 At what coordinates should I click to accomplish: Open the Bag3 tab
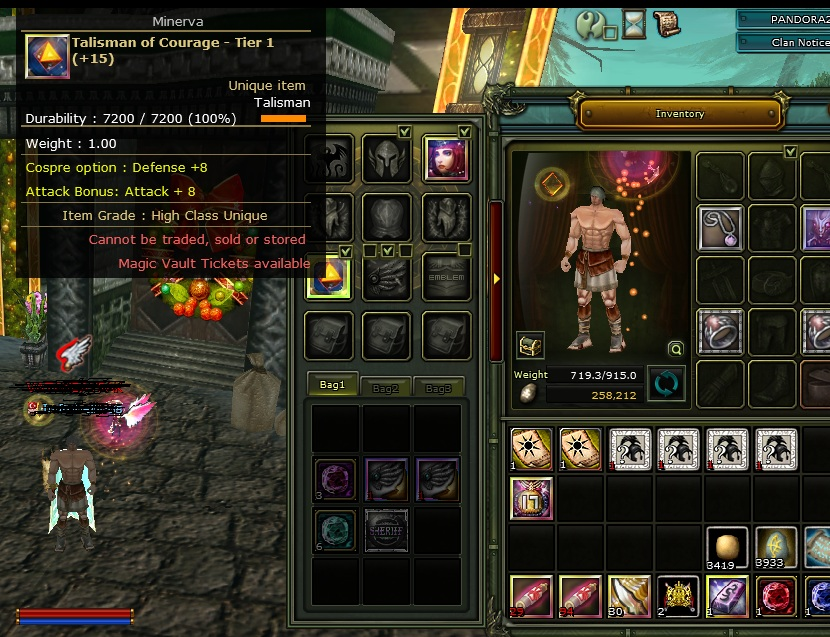[437, 387]
